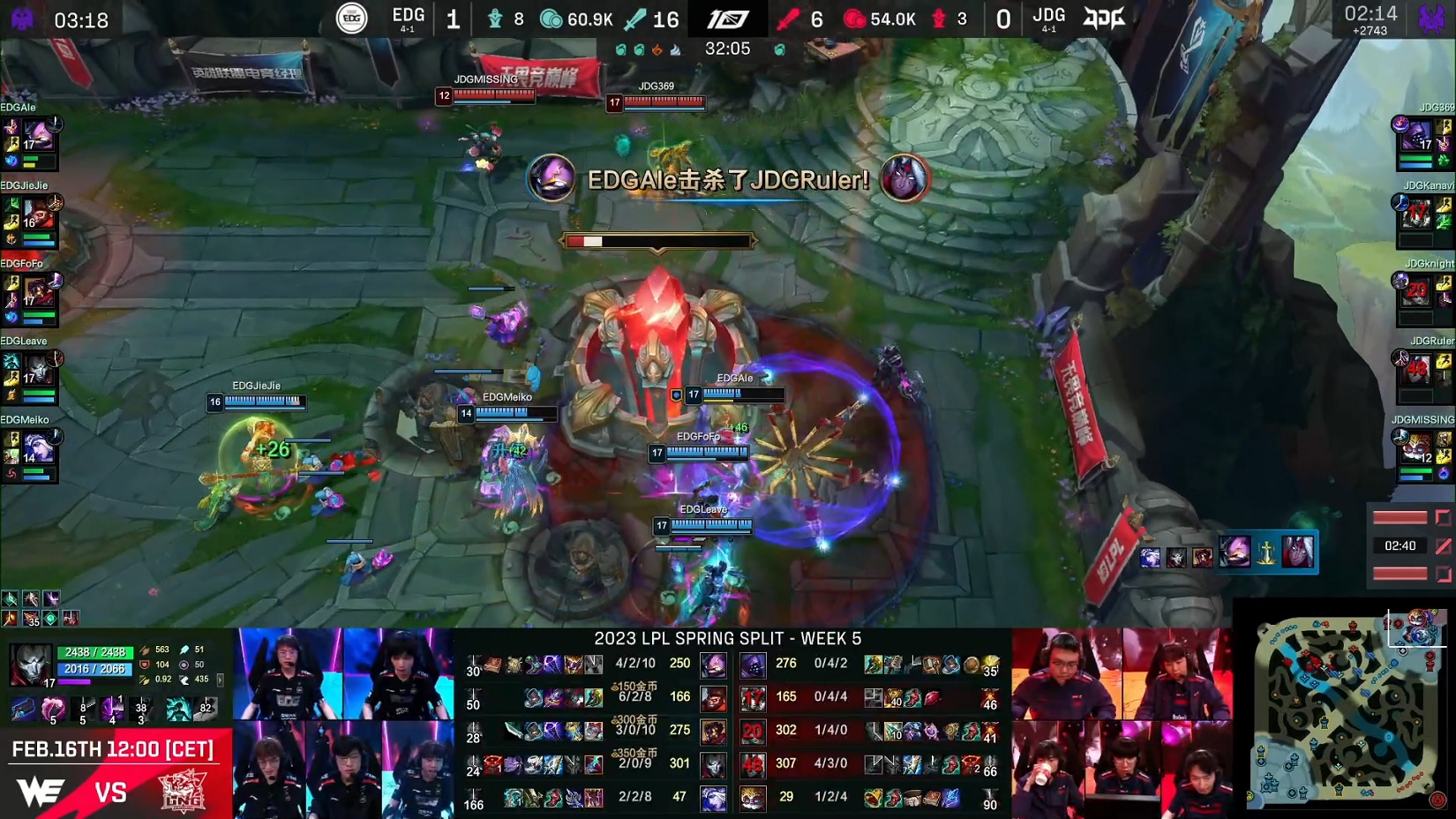Select the blue turret counter icon showing 8
The width and height of the screenshot is (1456, 819).
(496, 18)
